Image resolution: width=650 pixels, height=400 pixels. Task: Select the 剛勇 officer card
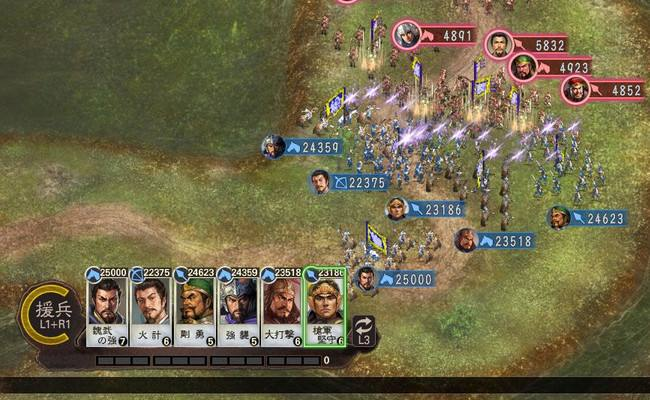pos(194,310)
